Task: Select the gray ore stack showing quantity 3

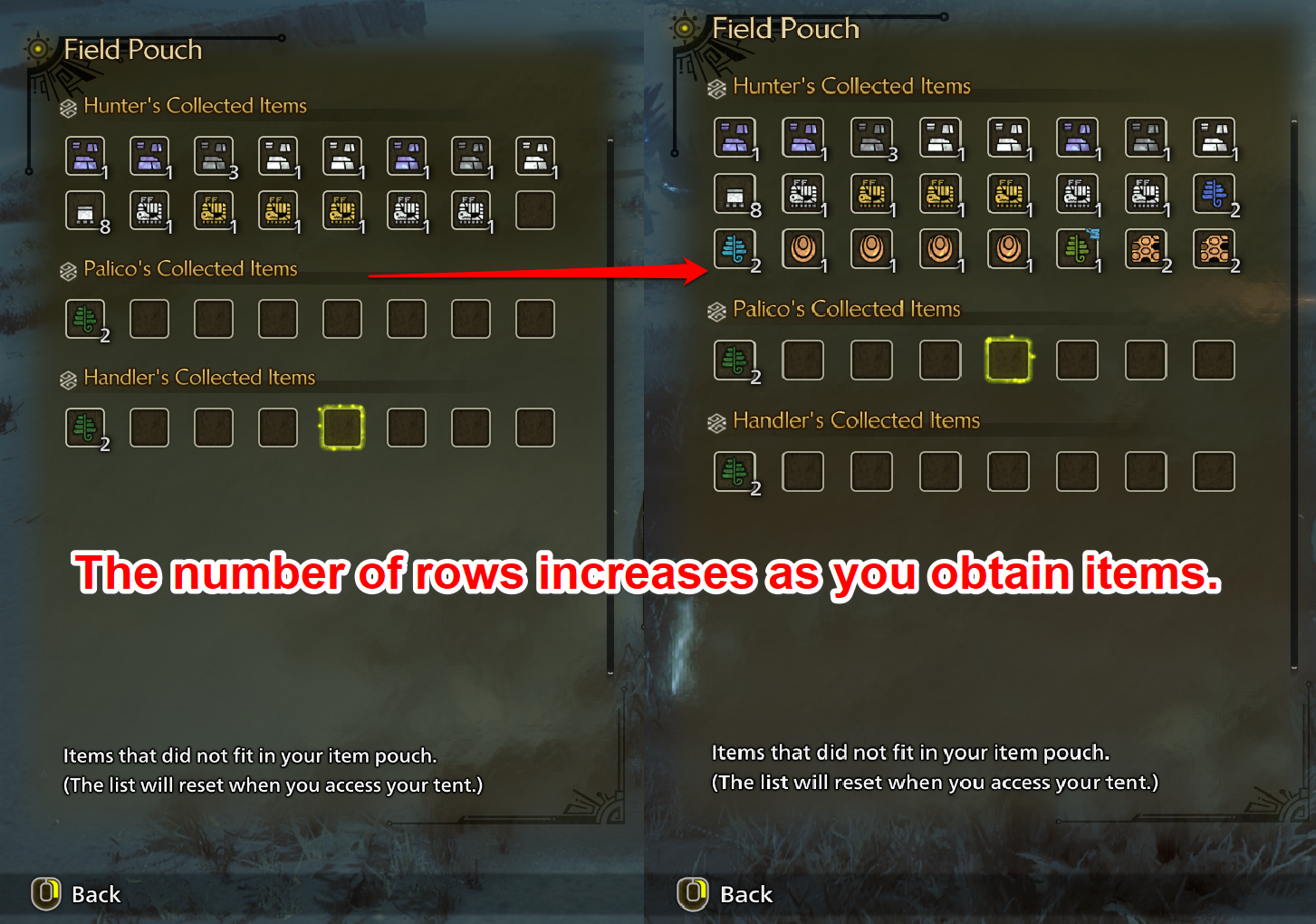Action: tap(214, 154)
